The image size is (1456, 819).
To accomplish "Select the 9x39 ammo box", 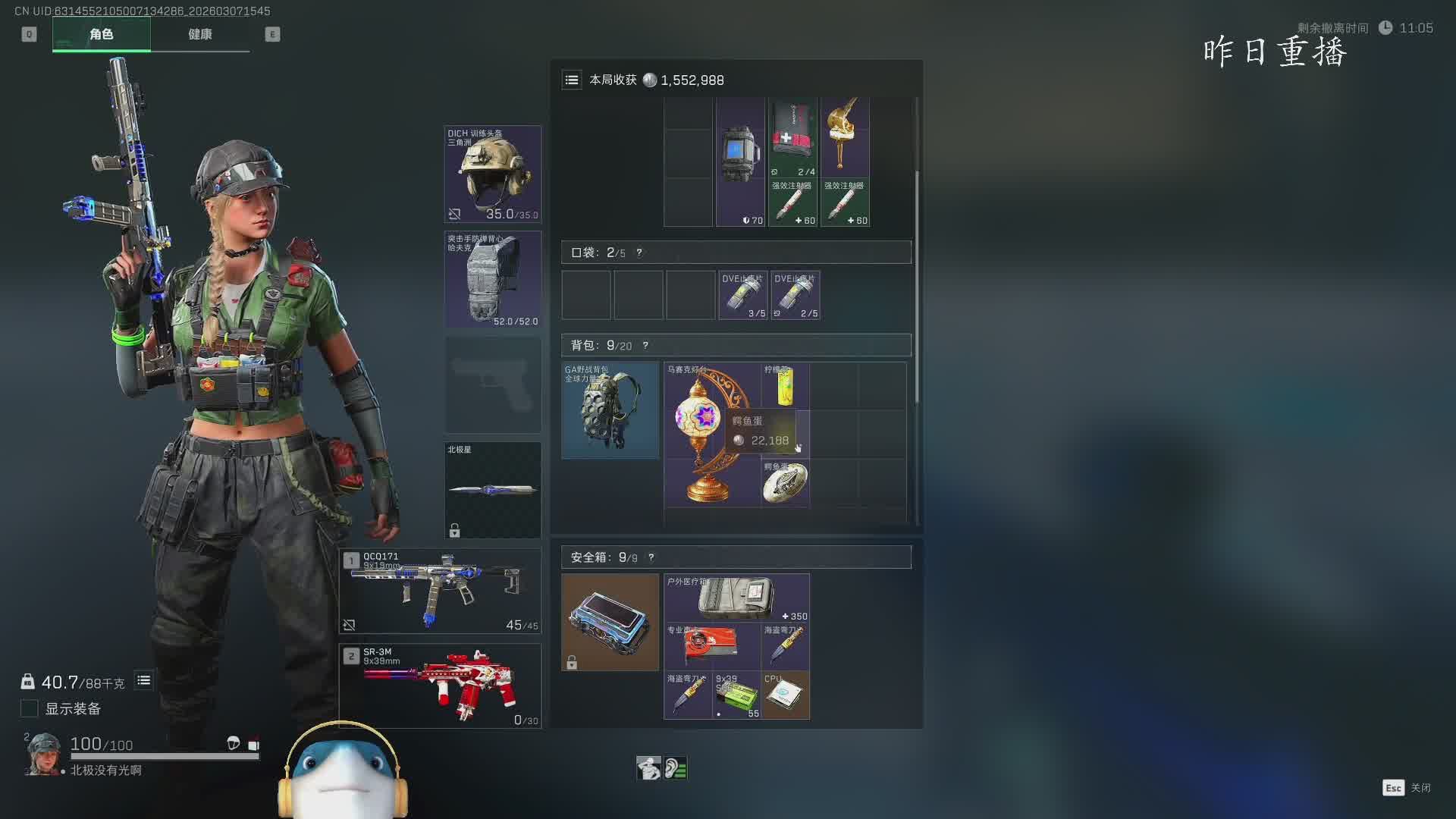I will [736, 695].
